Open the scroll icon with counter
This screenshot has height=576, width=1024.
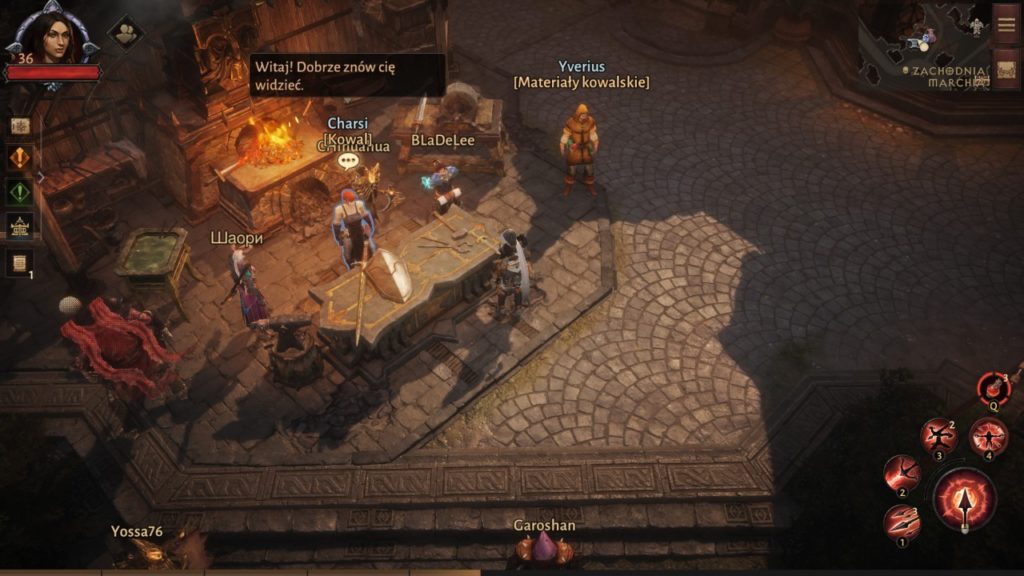pyautogui.click(x=20, y=262)
